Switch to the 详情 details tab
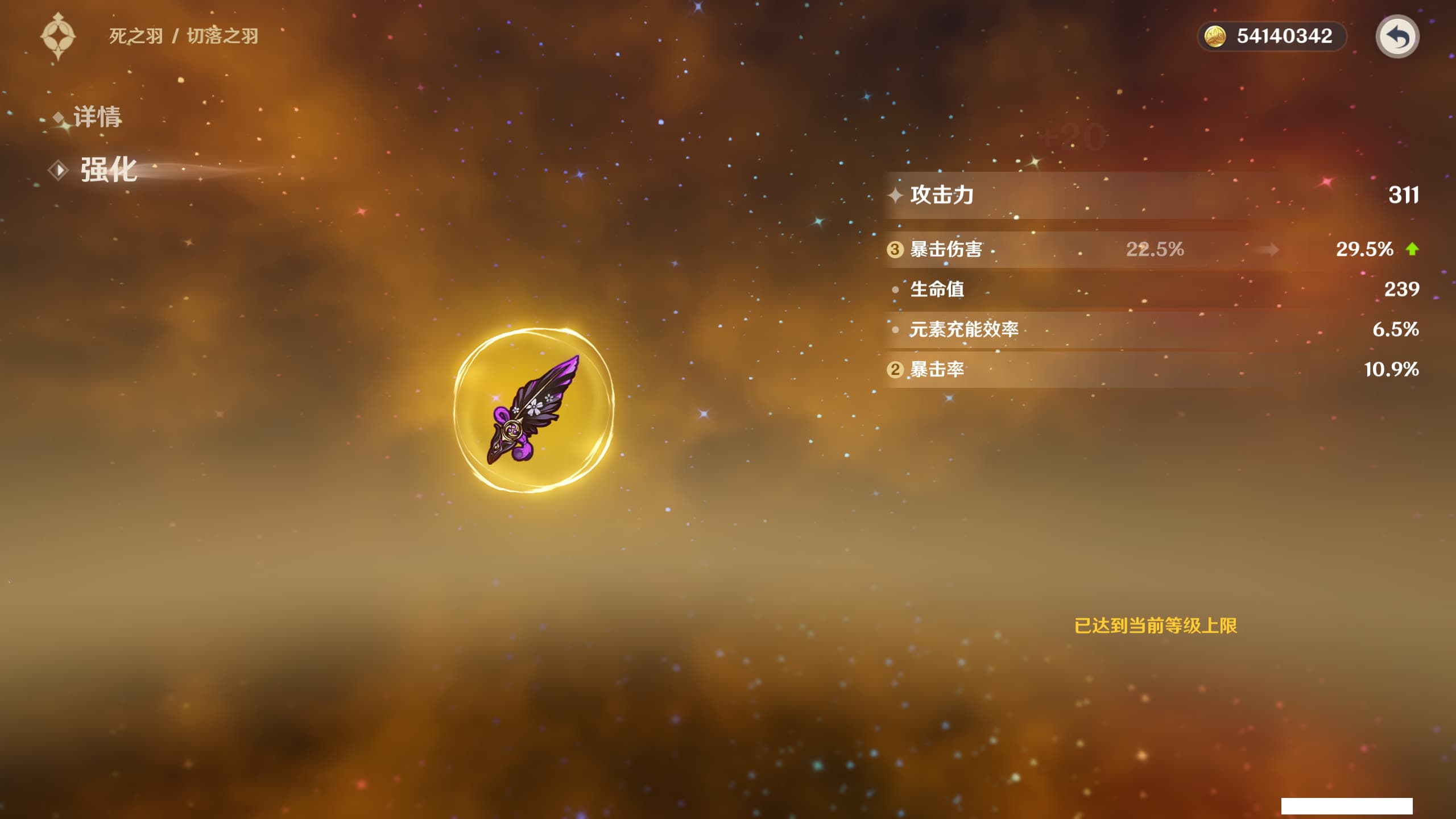Image resolution: width=1456 pixels, height=819 pixels. click(96, 117)
